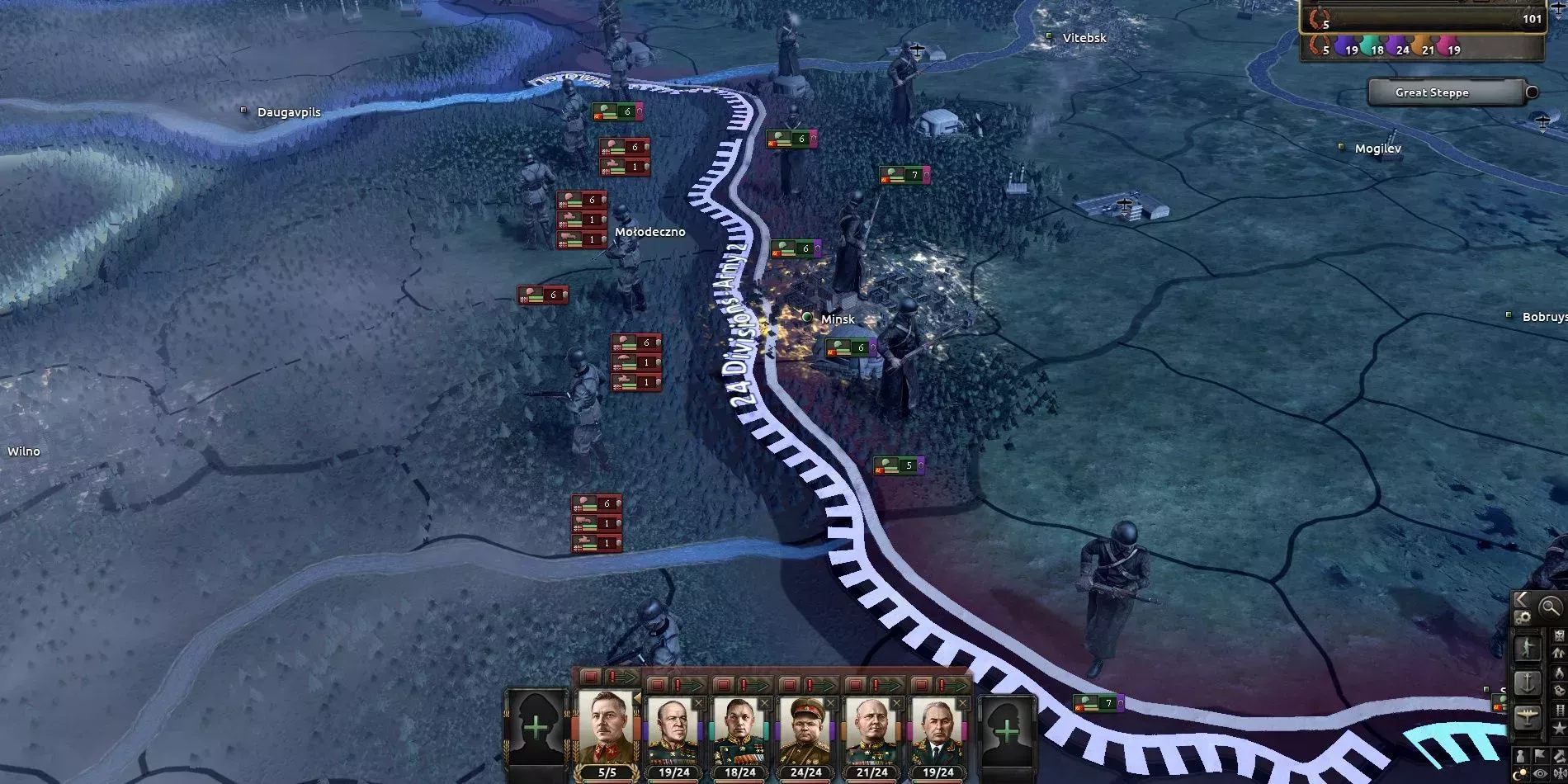
Task: Remove the general on the 24/24 army
Action: (830, 703)
